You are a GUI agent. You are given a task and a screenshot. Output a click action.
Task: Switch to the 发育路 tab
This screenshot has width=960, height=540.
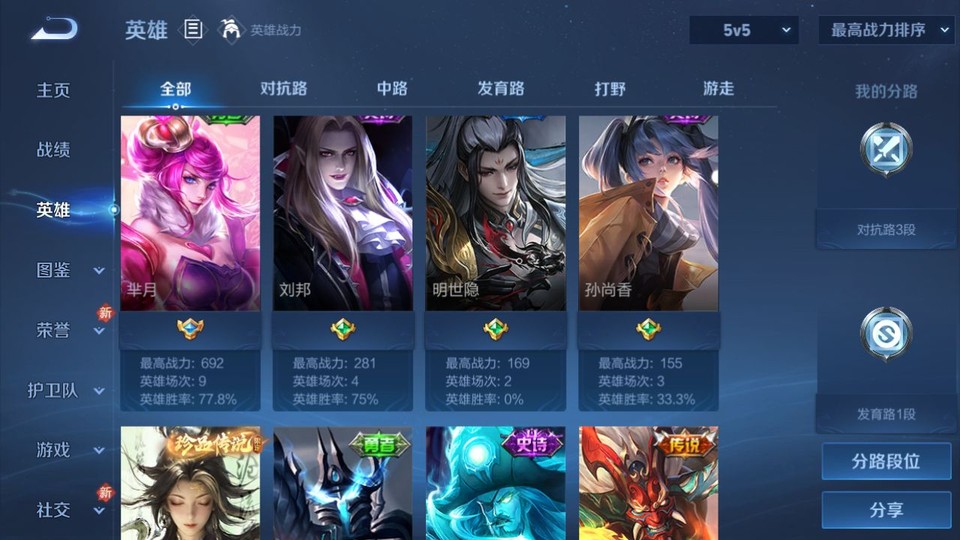501,89
